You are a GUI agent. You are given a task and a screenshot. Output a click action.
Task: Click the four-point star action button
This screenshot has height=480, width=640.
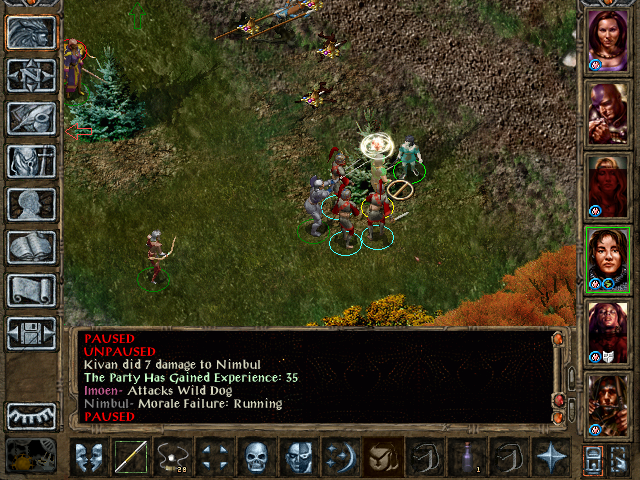(x=551, y=457)
